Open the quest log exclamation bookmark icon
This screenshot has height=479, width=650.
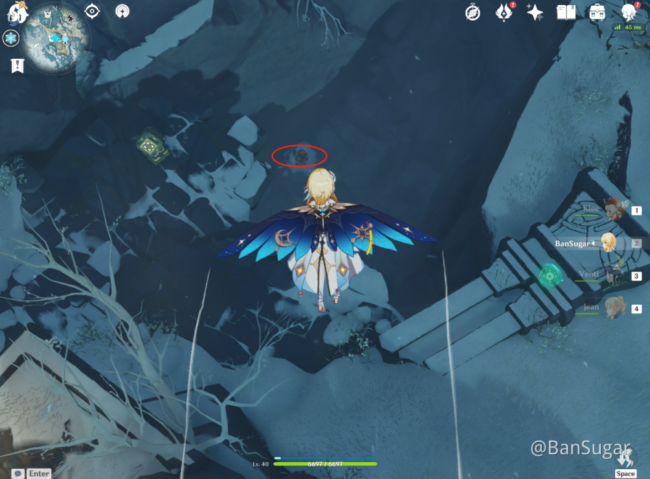pos(17,66)
